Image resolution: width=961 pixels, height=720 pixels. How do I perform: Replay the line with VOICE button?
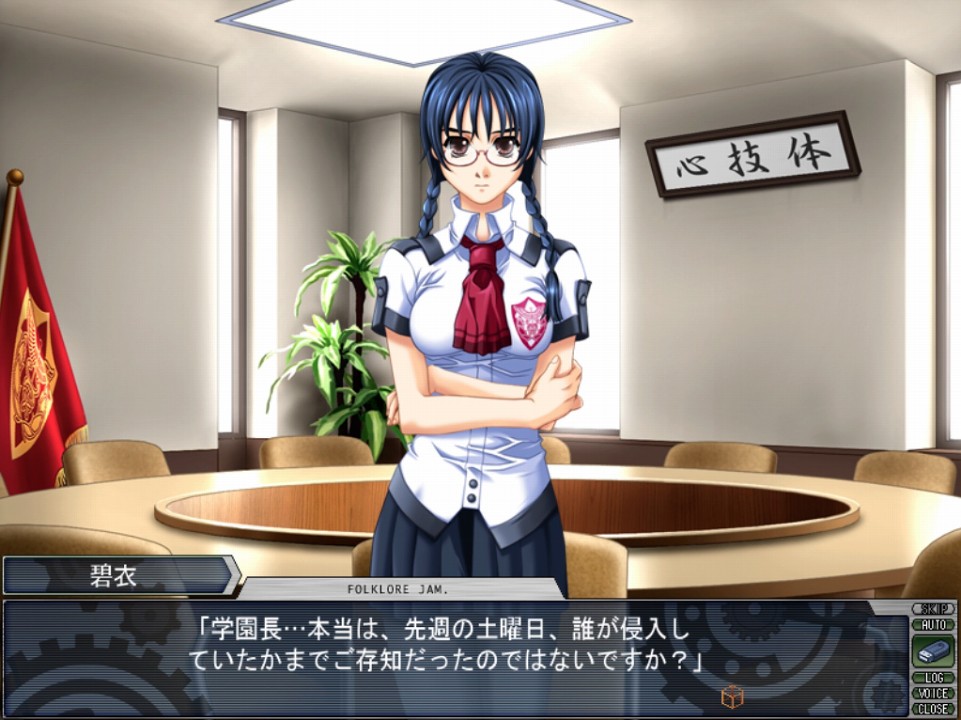[933, 693]
